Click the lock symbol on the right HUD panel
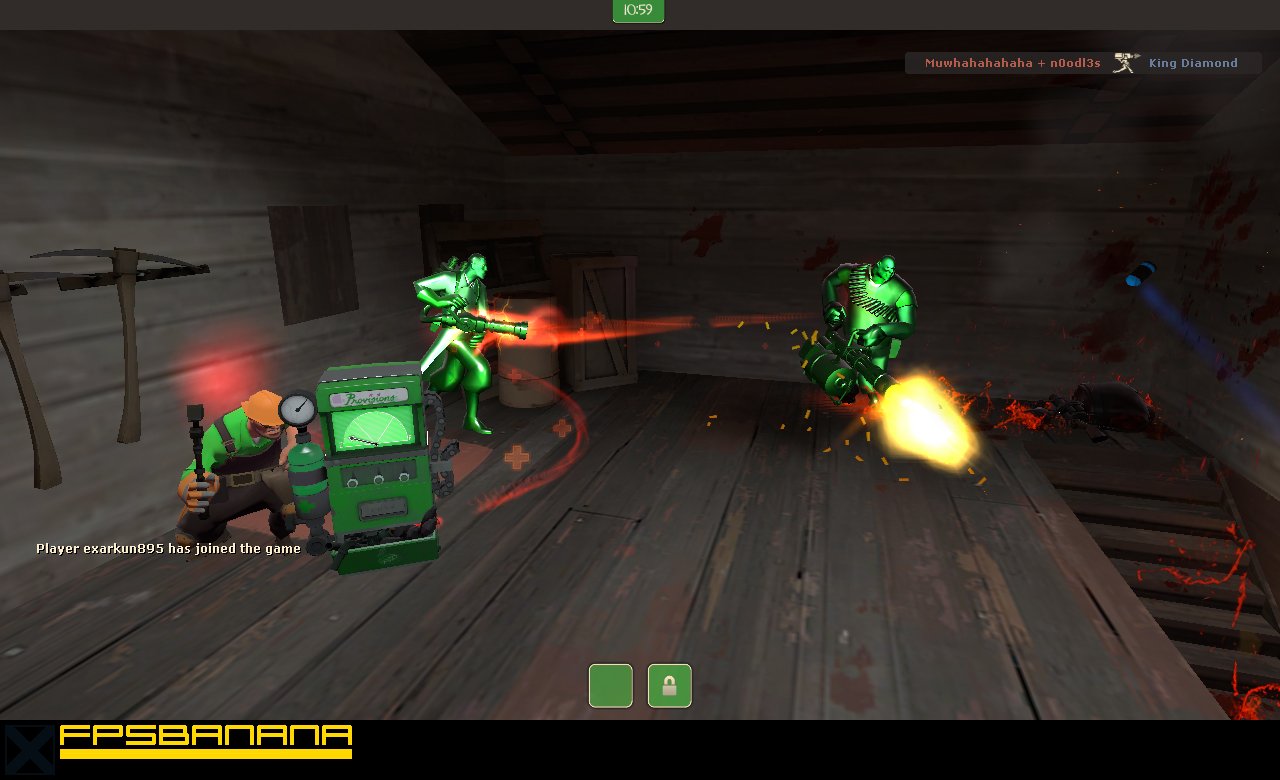The image size is (1280, 780). pos(669,685)
